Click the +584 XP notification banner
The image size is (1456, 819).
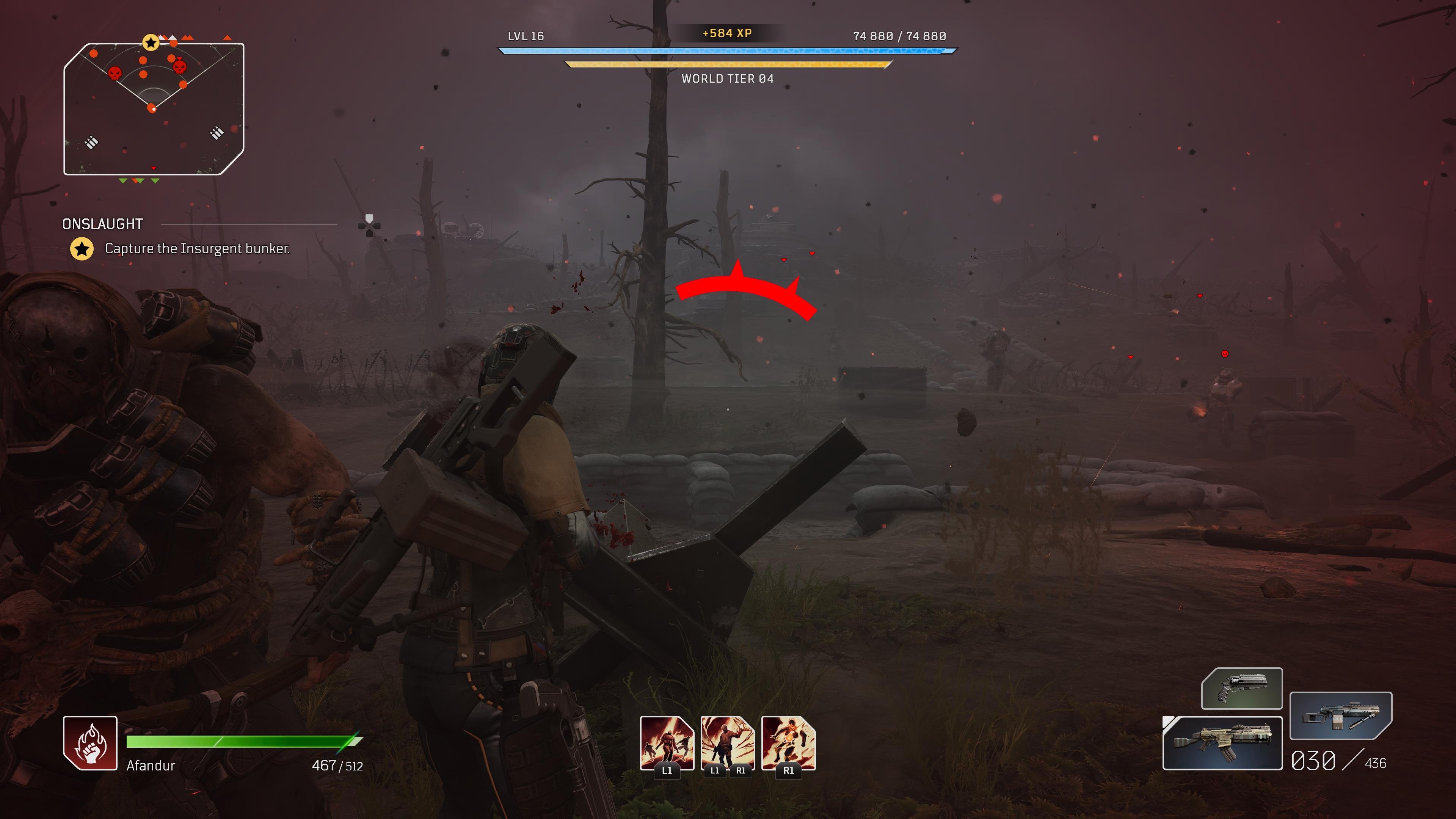click(726, 33)
